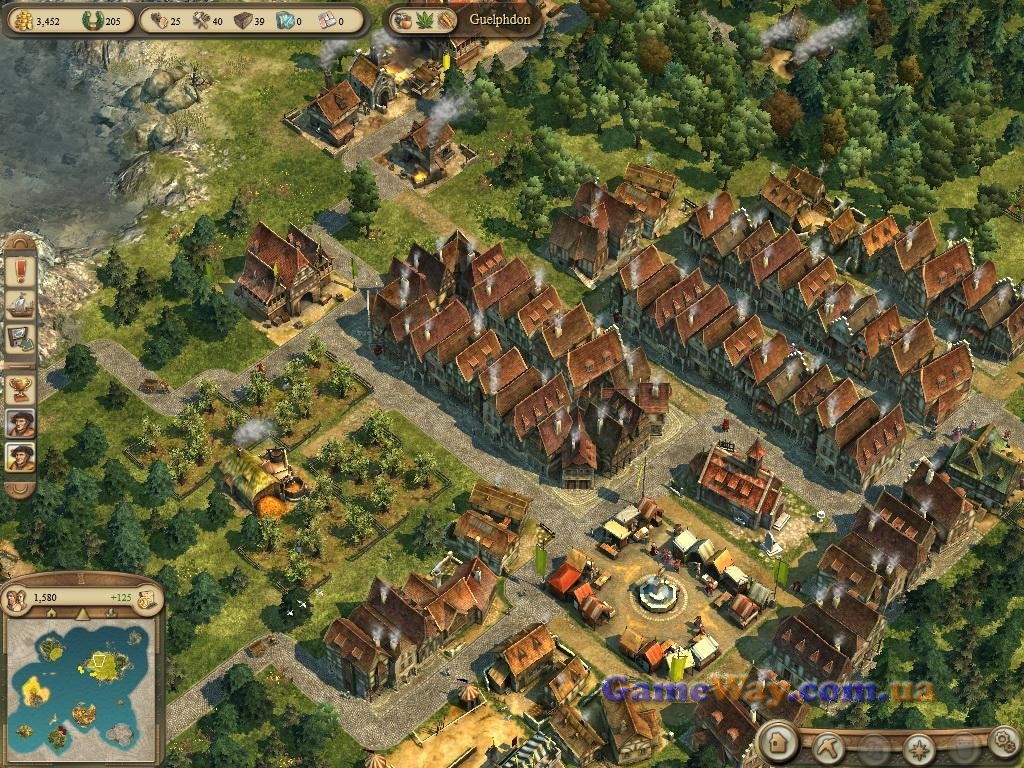This screenshot has width=1024, height=768.
Task: Open the strategy map icon in sidebar
Action: [x=20, y=338]
